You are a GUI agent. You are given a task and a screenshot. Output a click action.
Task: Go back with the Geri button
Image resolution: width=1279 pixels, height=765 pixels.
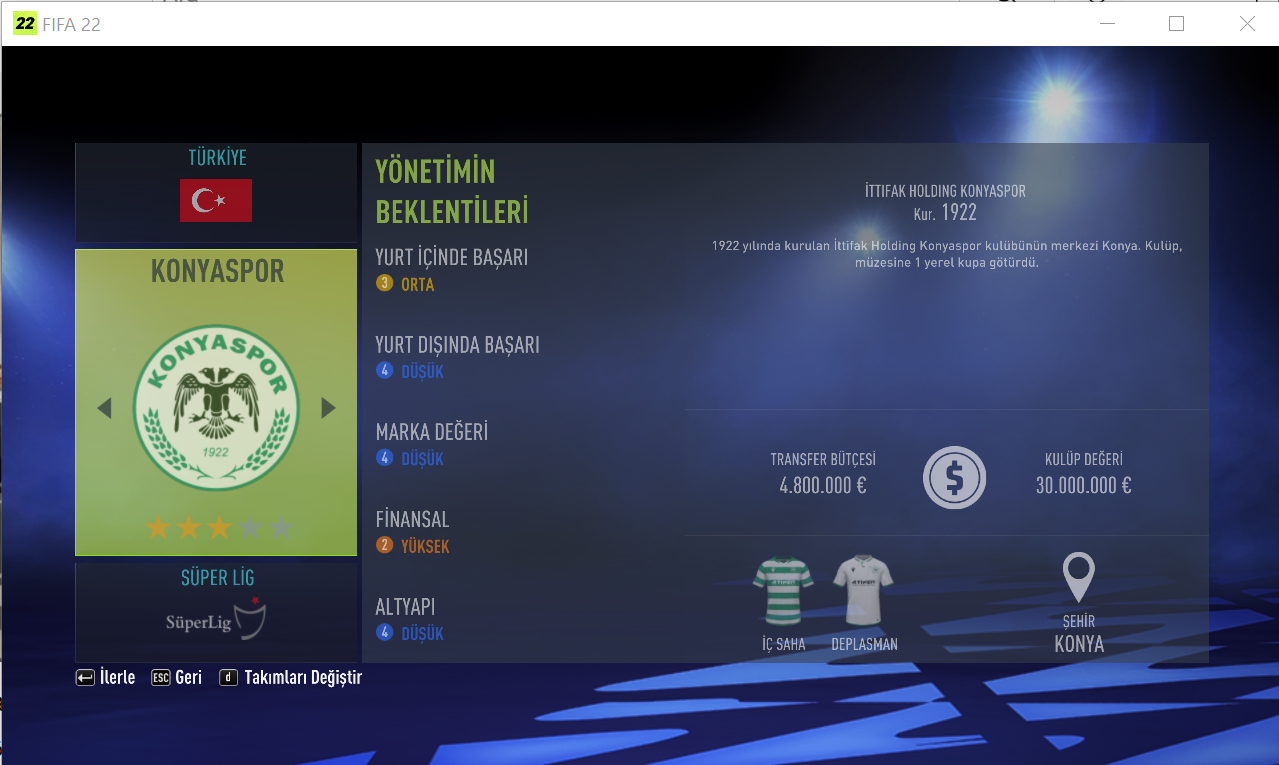[x=177, y=678]
